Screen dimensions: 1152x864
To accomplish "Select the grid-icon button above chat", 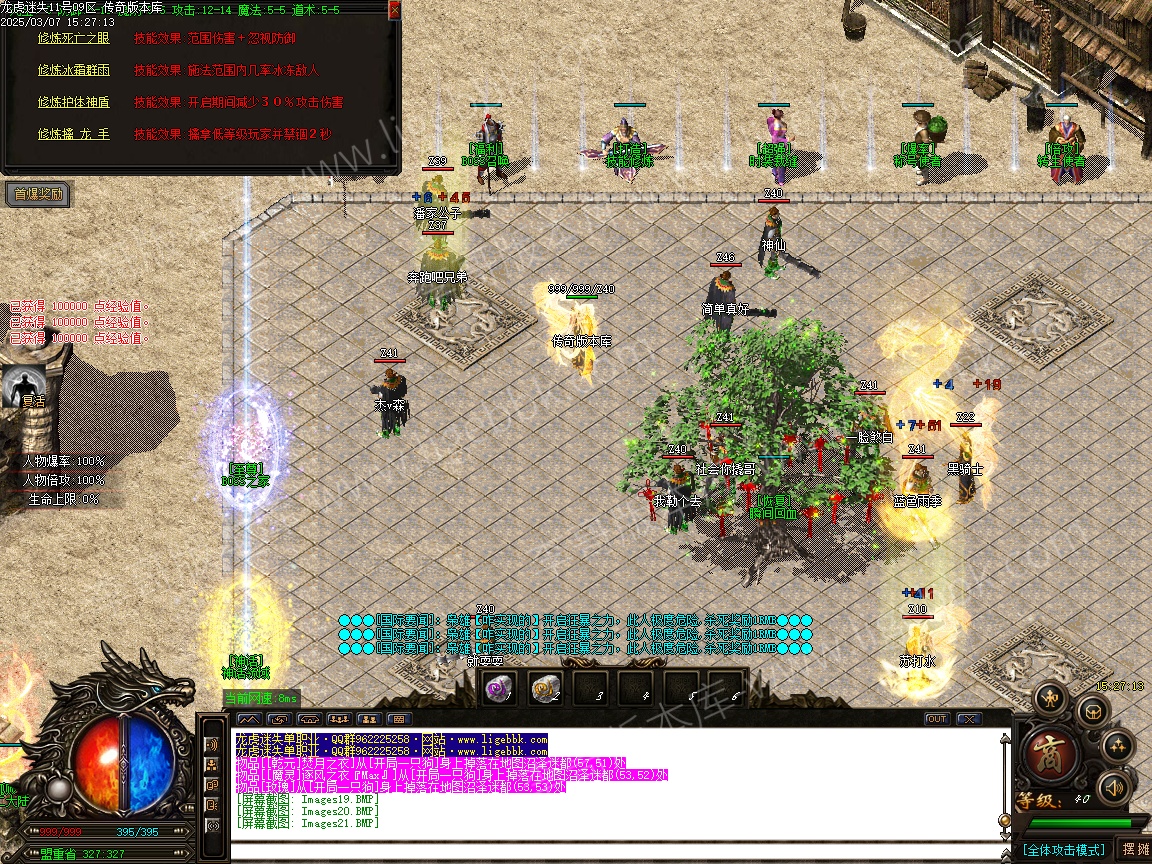I will tap(398, 719).
